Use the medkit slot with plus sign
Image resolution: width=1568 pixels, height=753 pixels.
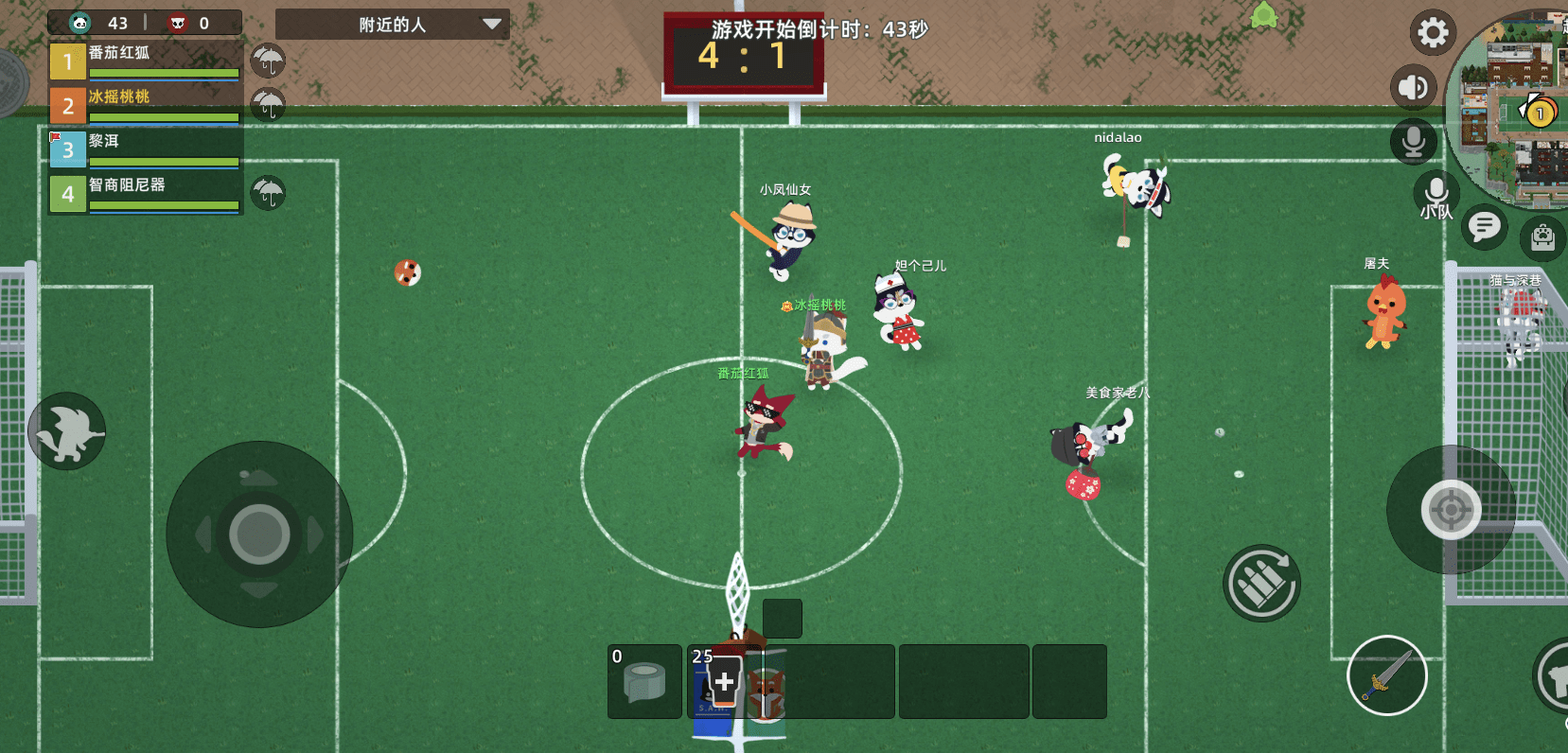[x=724, y=681]
